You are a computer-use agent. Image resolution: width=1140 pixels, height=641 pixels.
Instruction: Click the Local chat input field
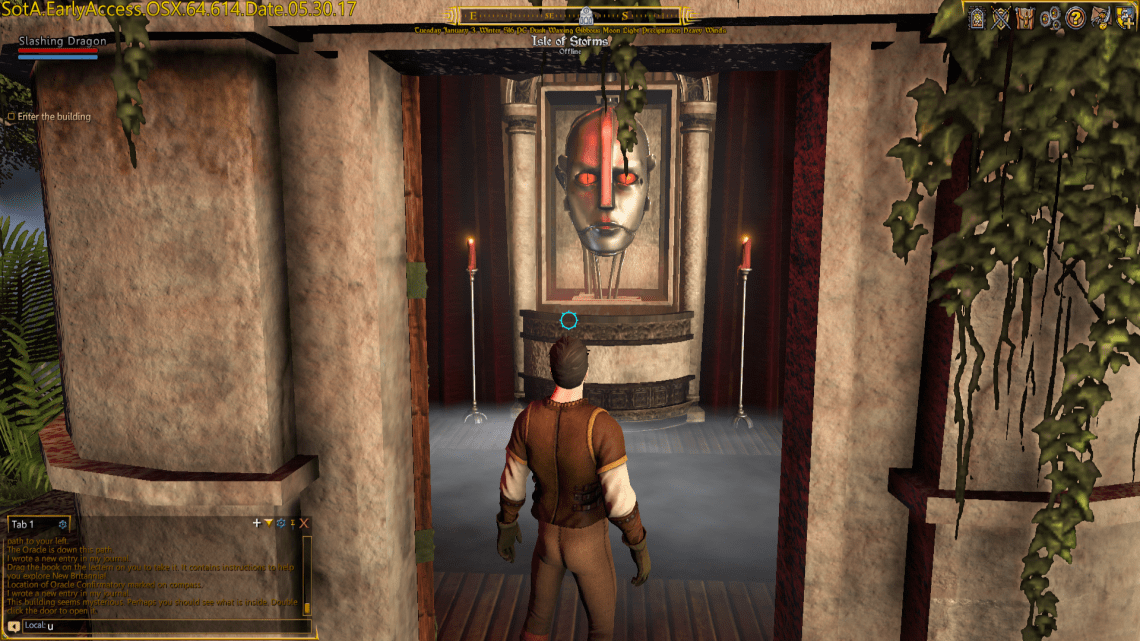tap(170, 626)
